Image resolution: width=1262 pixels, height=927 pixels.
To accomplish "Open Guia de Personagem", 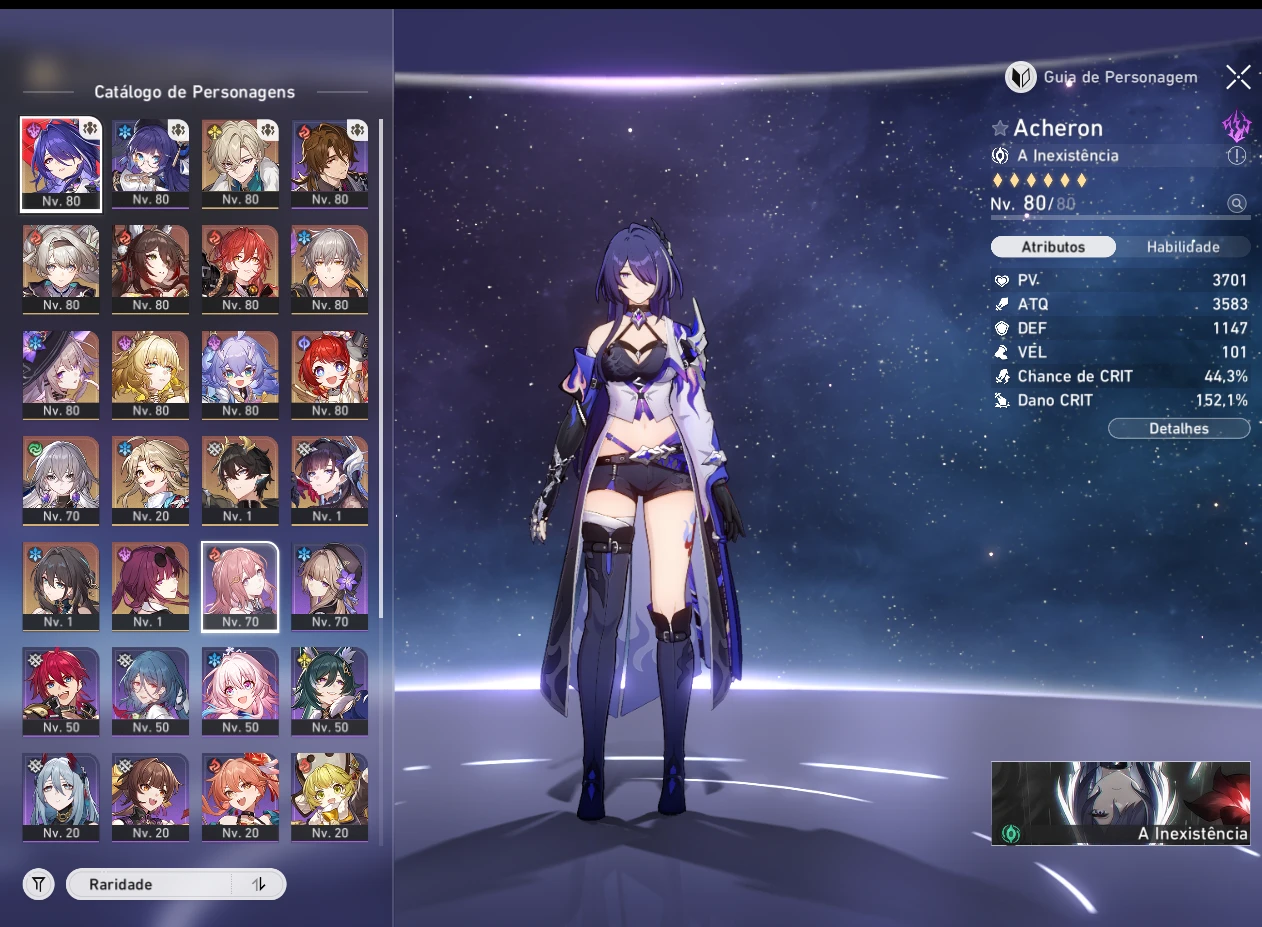I will pyautogui.click(x=1101, y=77).
